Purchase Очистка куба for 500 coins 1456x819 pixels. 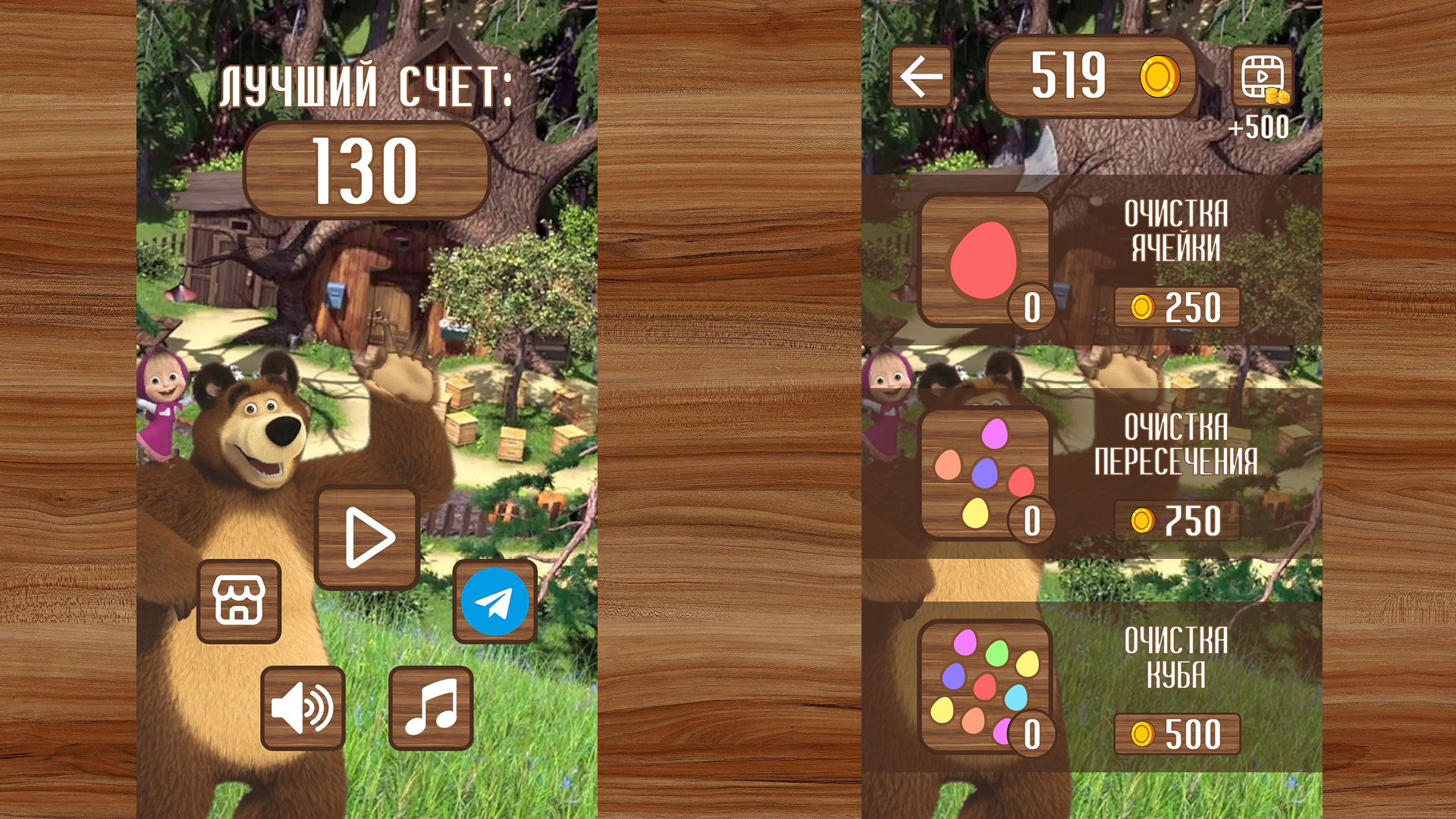1178,733
